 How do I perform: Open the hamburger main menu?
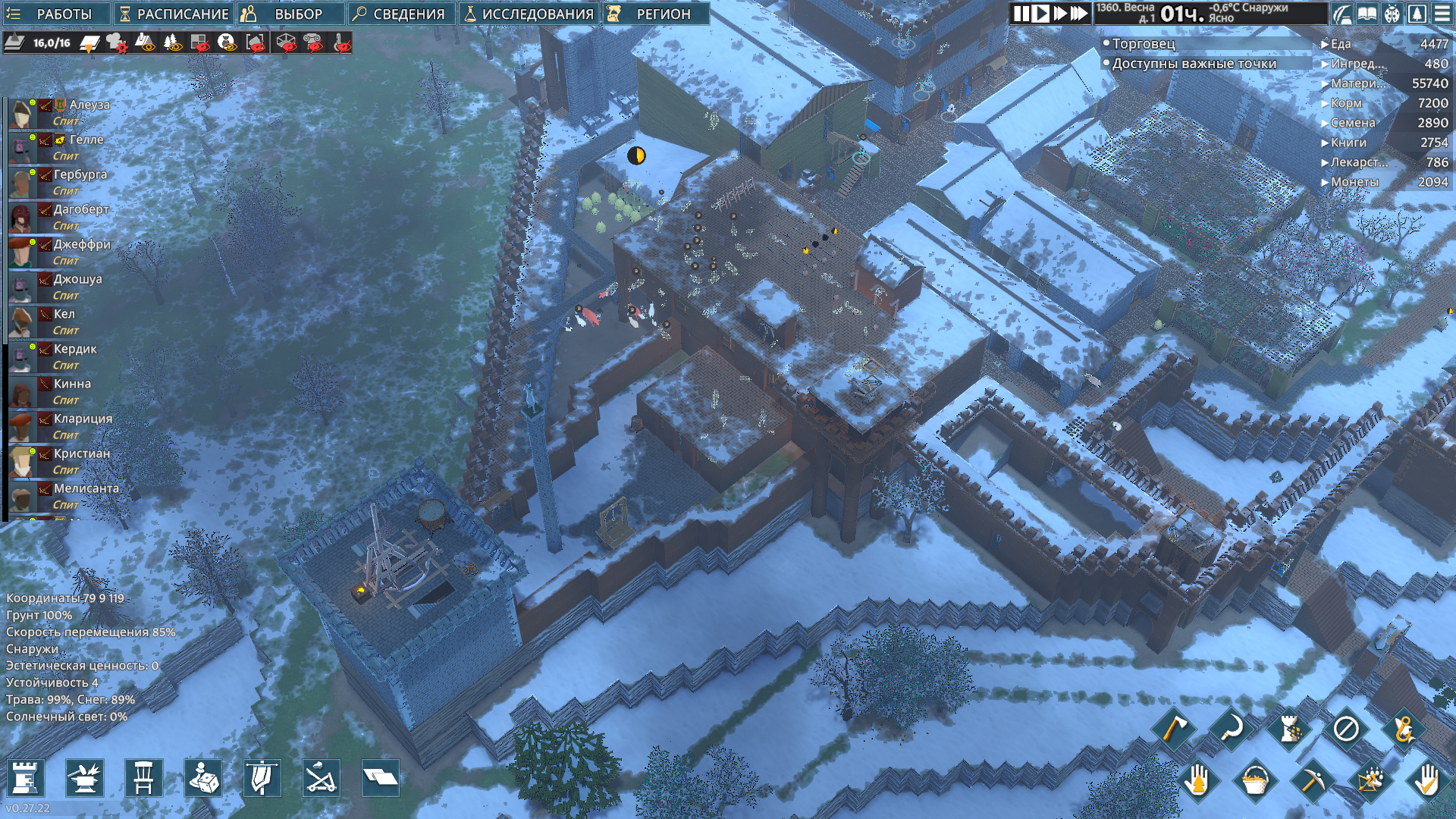[1442, 14]
